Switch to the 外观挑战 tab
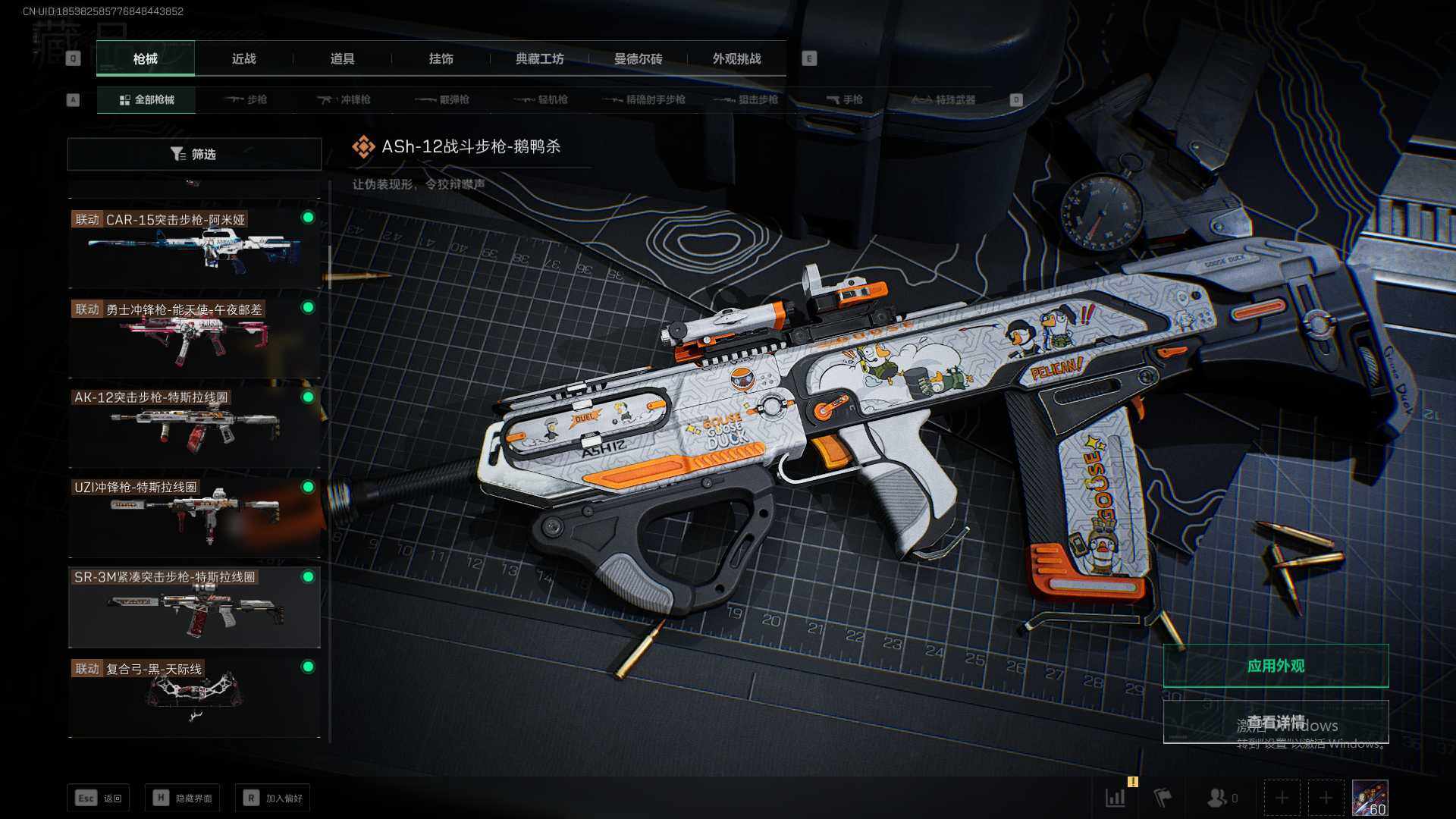 click(x=736, y=58)
